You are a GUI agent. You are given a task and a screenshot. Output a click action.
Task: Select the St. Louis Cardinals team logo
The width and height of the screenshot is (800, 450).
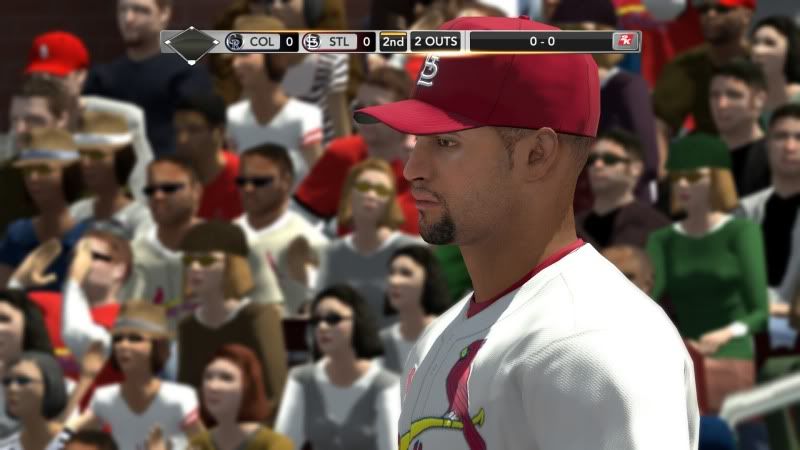point(312,42)
